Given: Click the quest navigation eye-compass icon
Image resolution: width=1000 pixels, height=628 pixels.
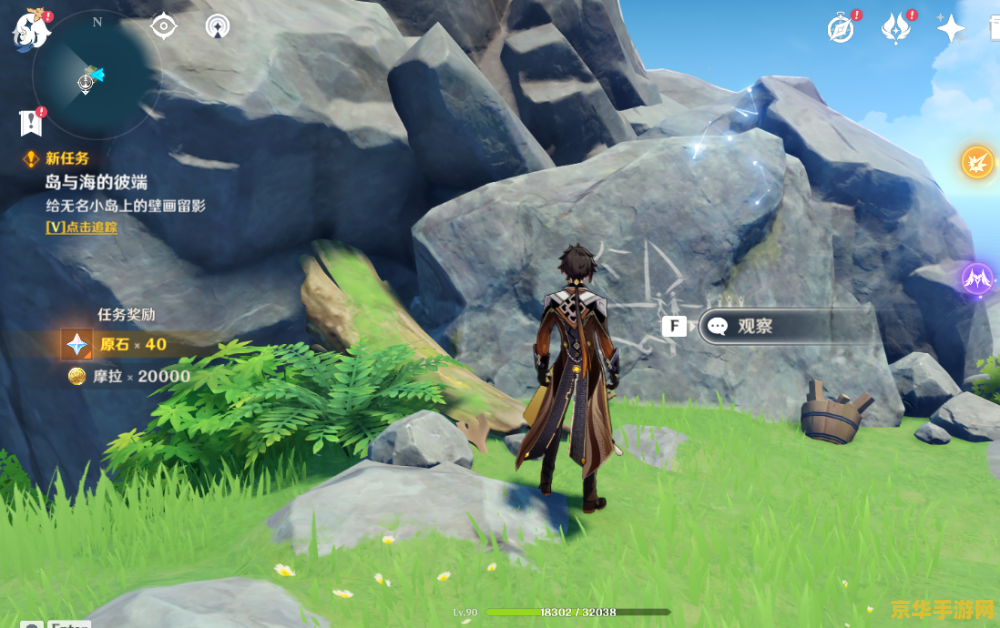Looking at the screenshot, I should point(163,27).
